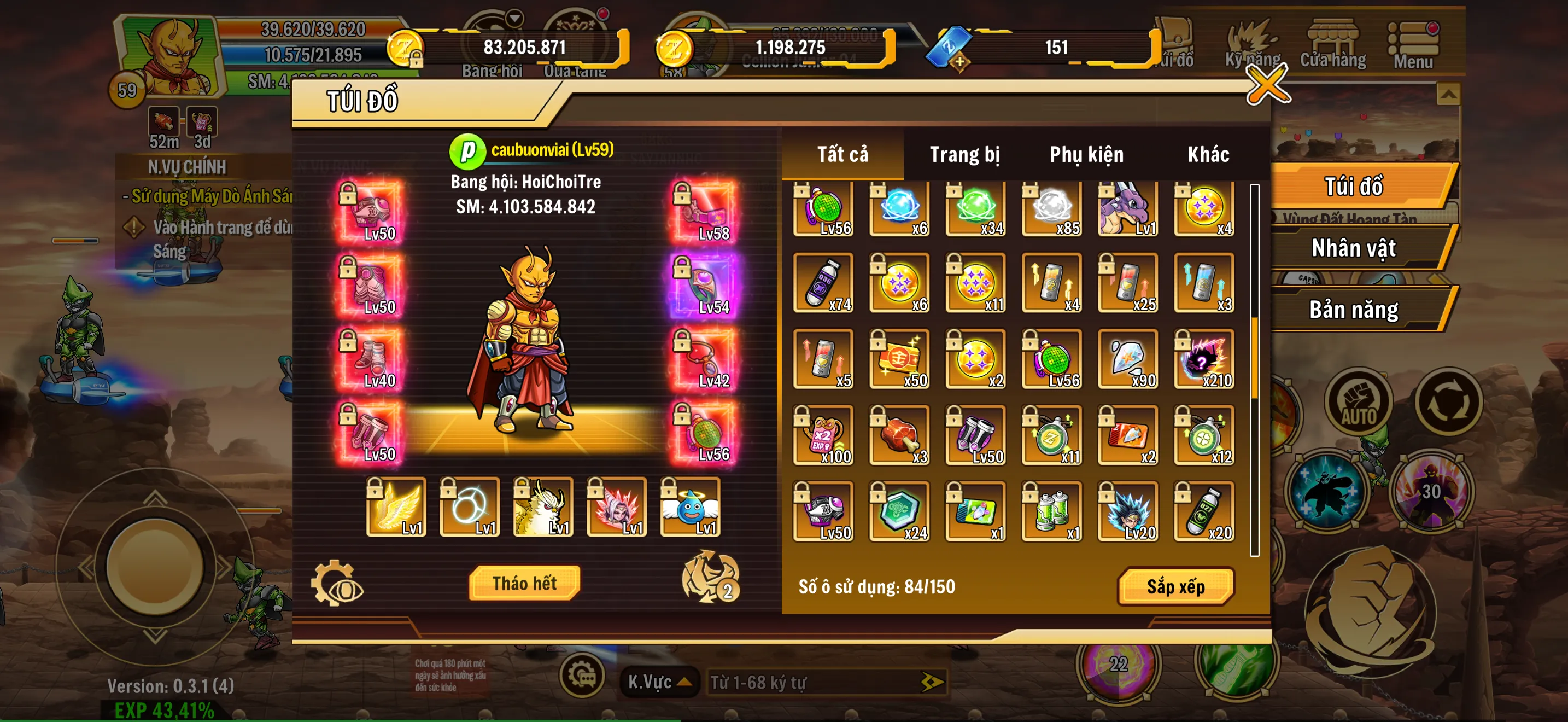Open the dropdown arrow near Bang hội

click(x=514, y=18)
